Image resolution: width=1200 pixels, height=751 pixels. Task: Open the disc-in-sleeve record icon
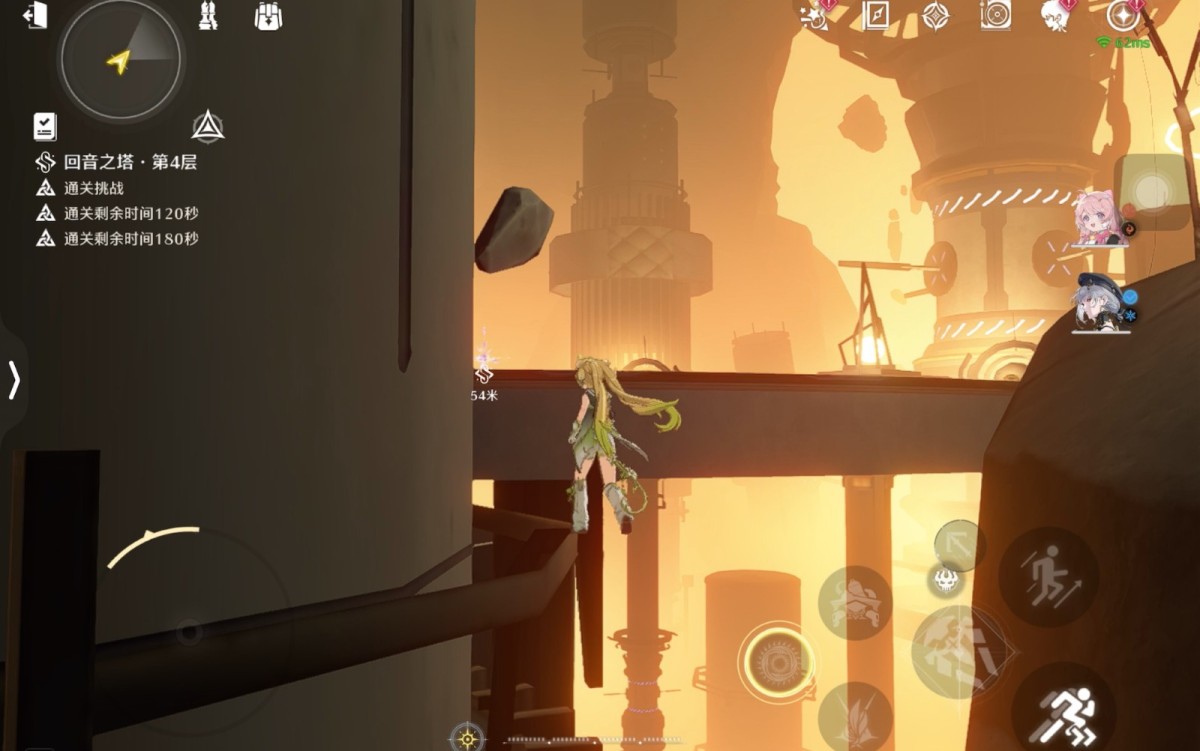pos(995,15)
